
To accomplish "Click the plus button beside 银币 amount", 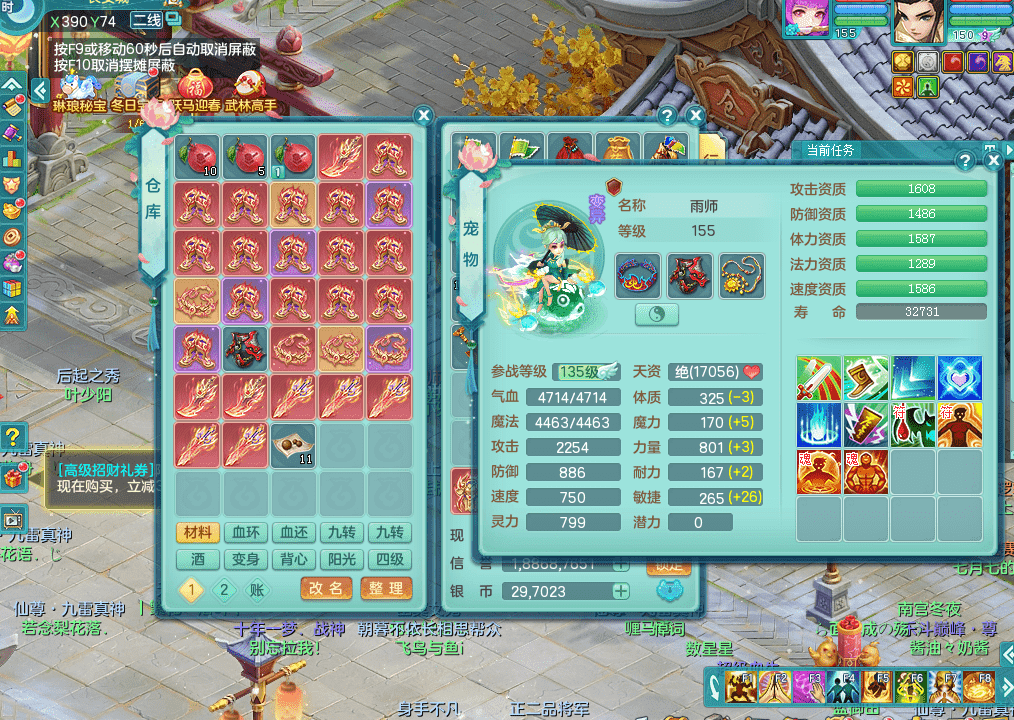I will (x=621, y=591).
